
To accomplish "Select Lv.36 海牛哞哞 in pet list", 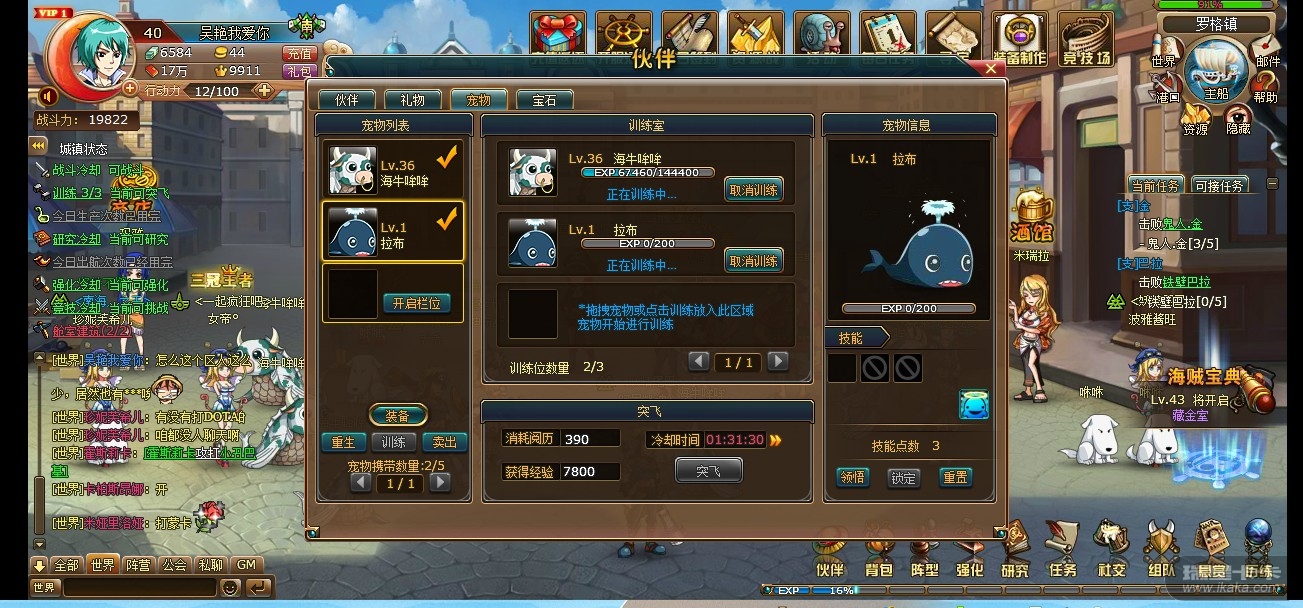I will click(x=393, y=171).
